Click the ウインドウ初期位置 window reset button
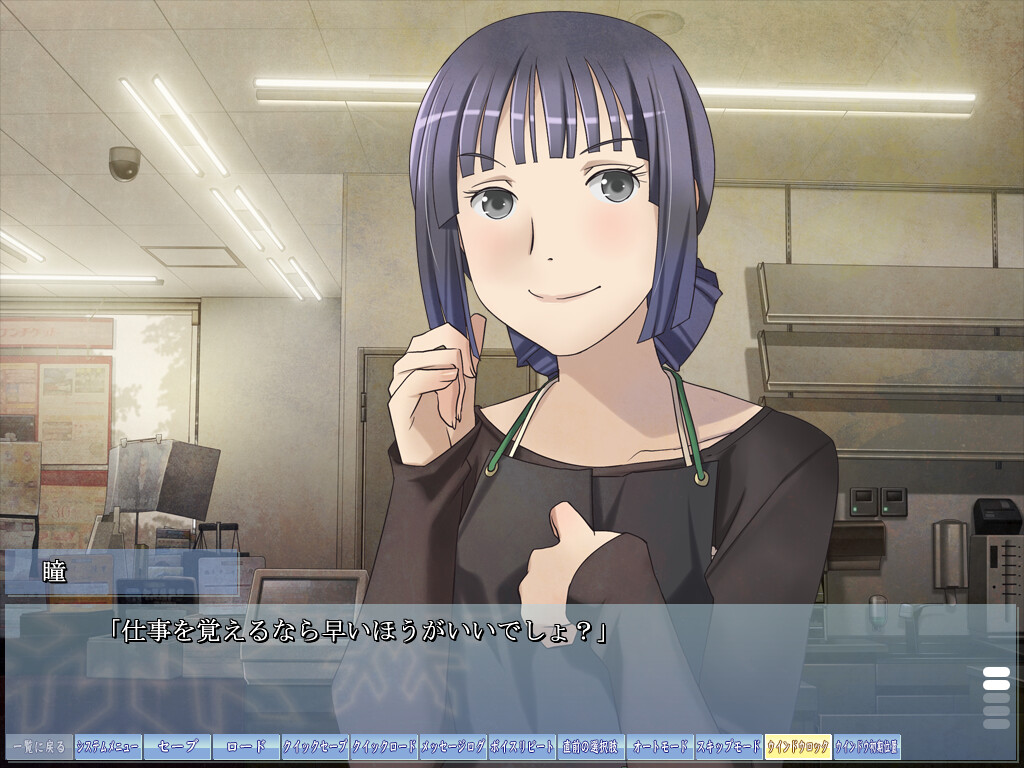The width and height of the screenshot is (1024, 768). pos(867,747)
